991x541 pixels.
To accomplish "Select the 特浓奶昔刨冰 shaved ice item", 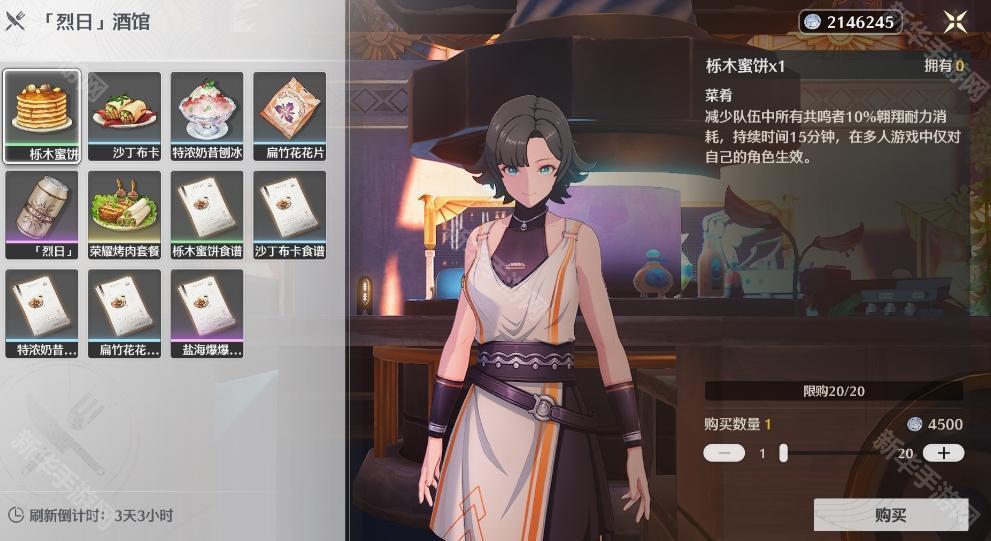I will pos(207,115).
